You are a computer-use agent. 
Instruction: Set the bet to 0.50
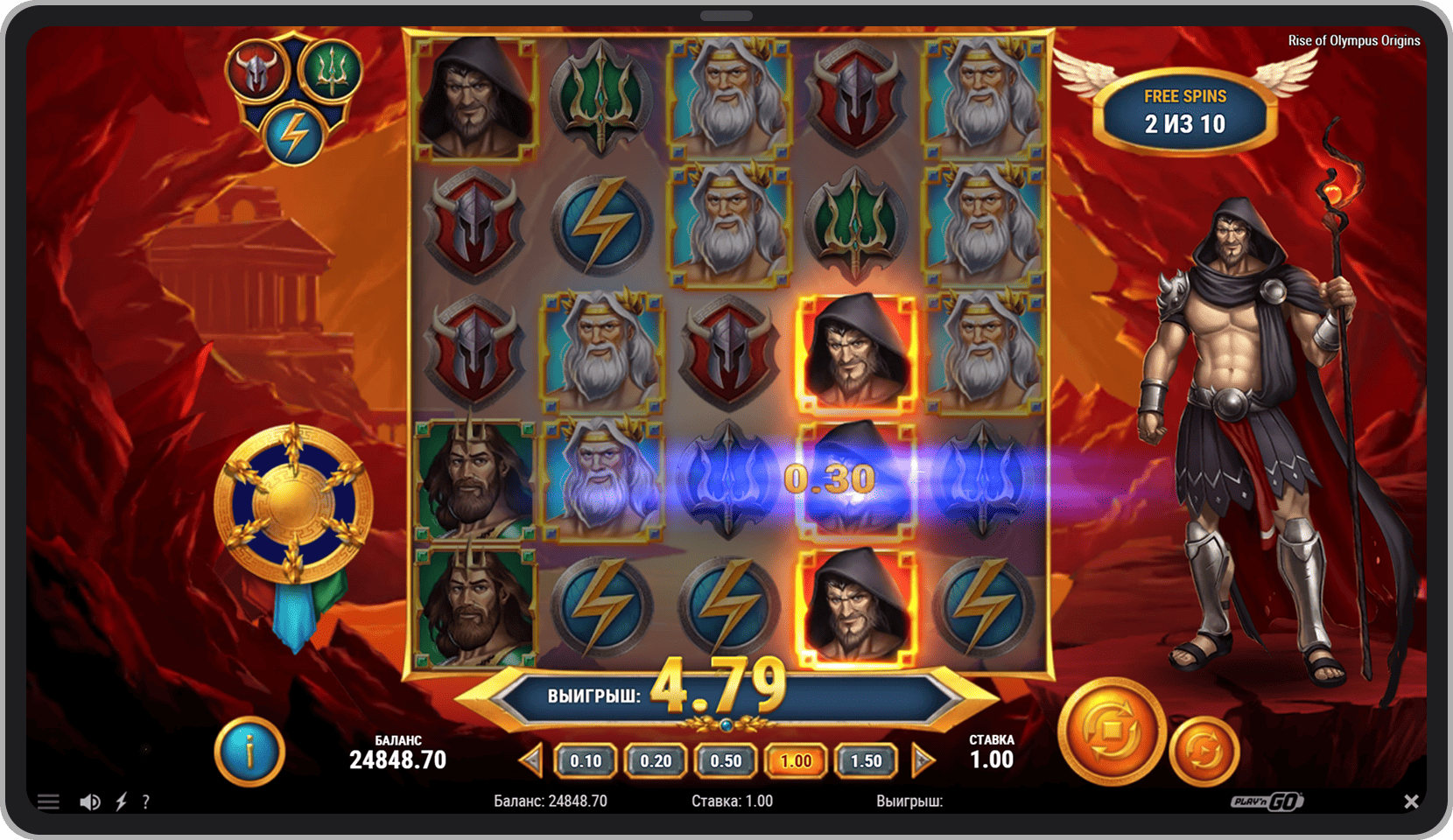pyautogui.click(x=726, y=761)
